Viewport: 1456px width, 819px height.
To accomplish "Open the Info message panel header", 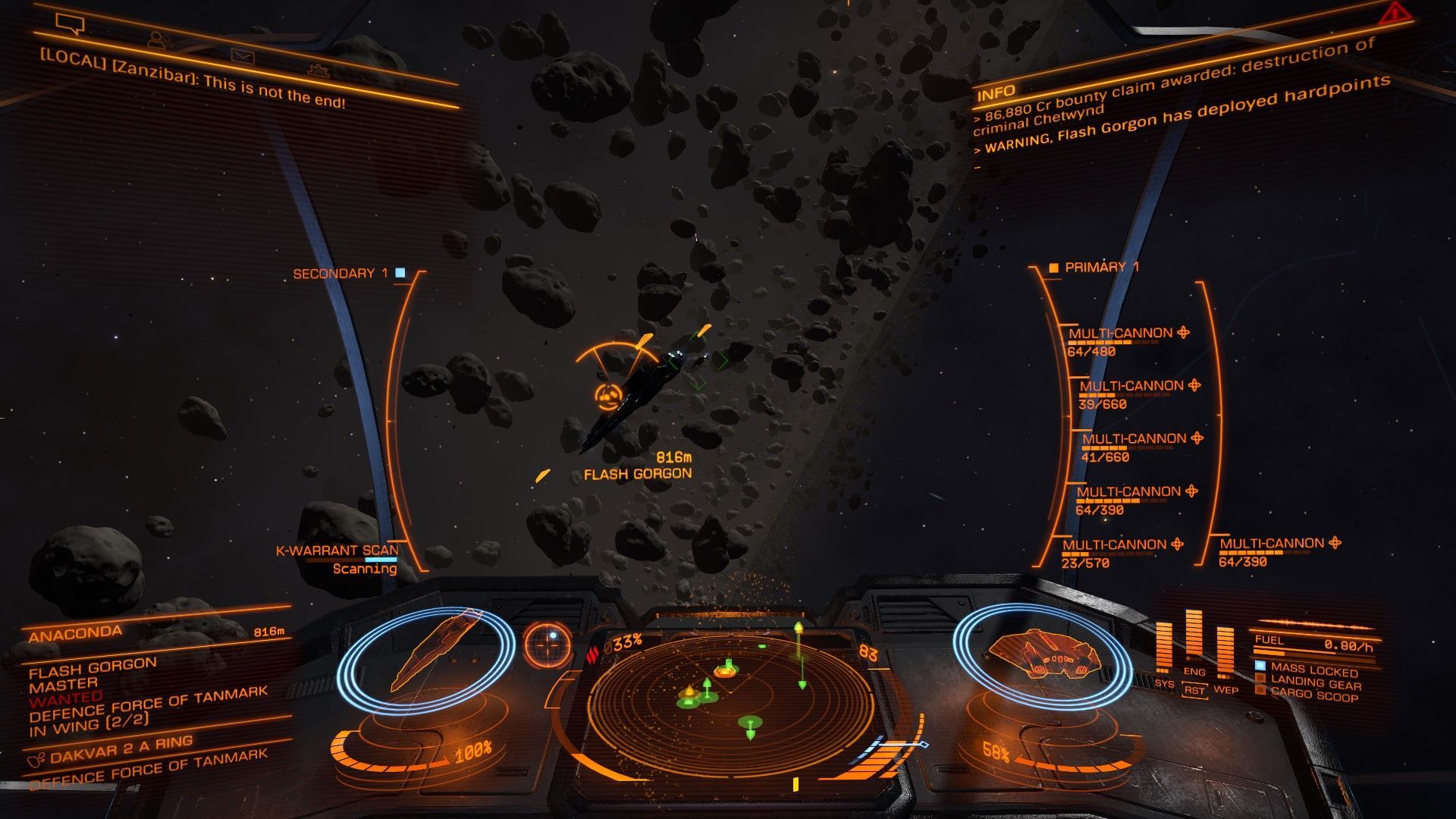I will (x=995, y=93).
